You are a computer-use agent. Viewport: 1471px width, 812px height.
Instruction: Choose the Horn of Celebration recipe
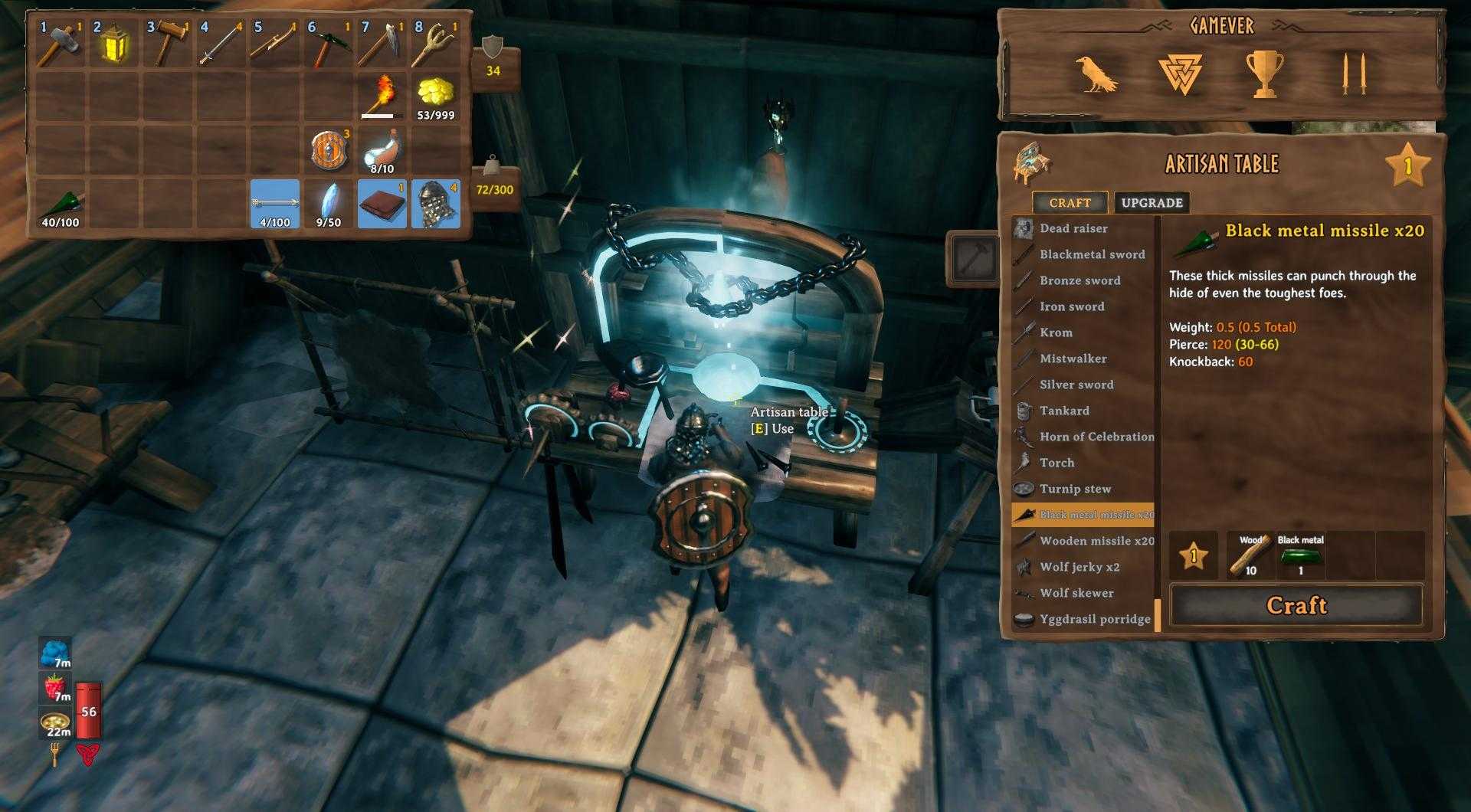(1096, 437)
